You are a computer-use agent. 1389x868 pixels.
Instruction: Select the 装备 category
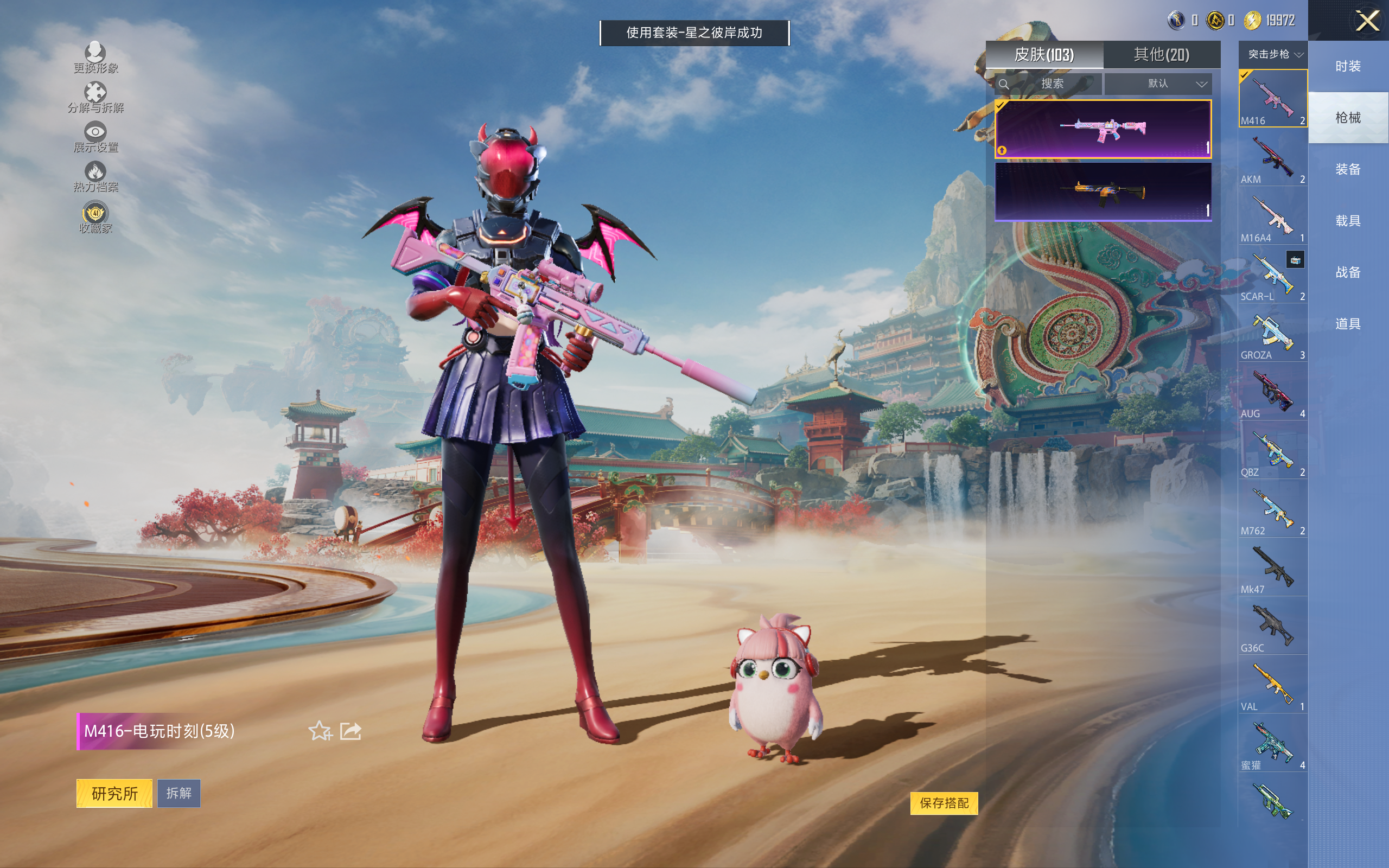pyautogui.click(x=1348, y=169)
